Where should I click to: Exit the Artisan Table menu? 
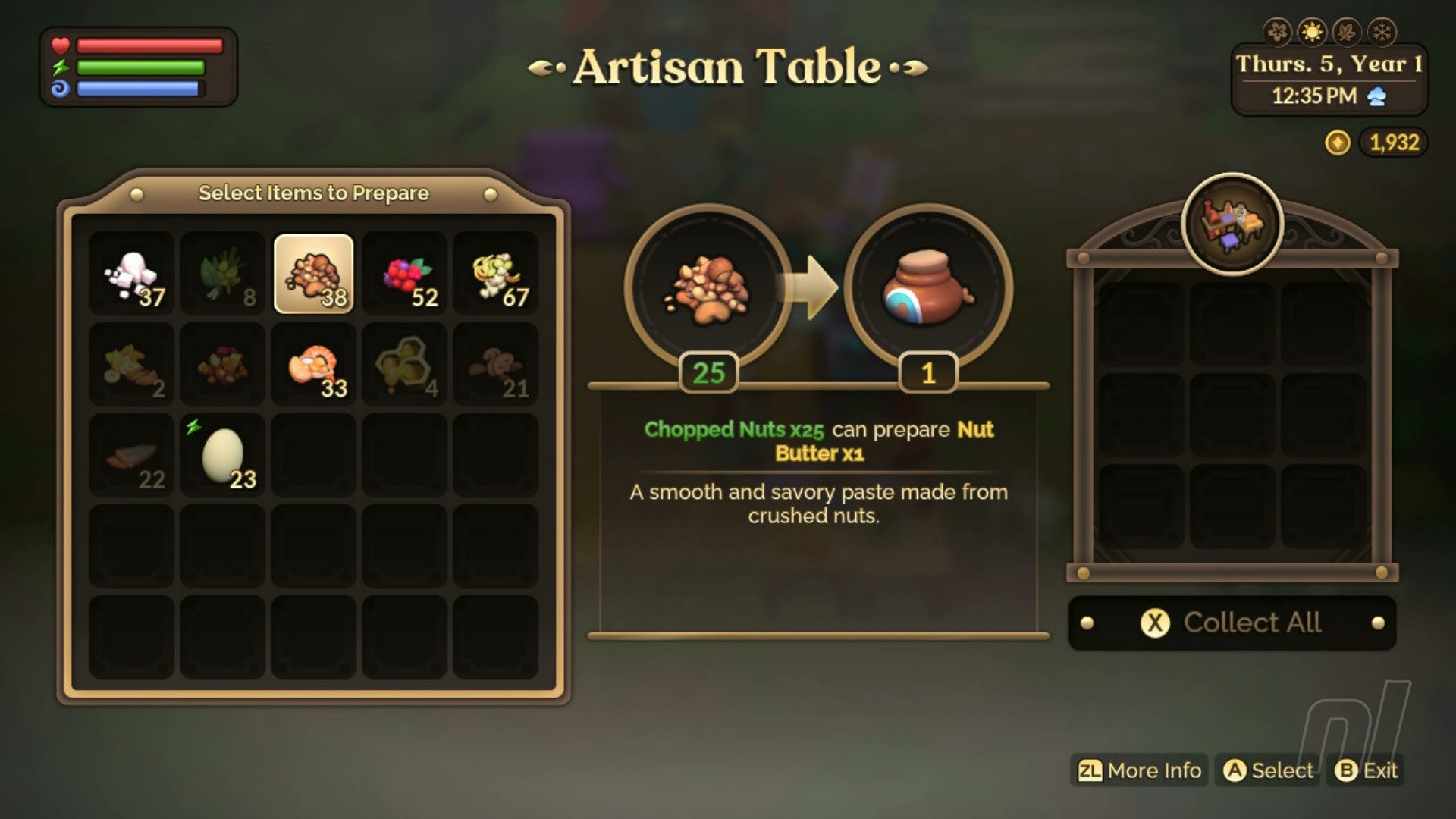coord(1366,770)
